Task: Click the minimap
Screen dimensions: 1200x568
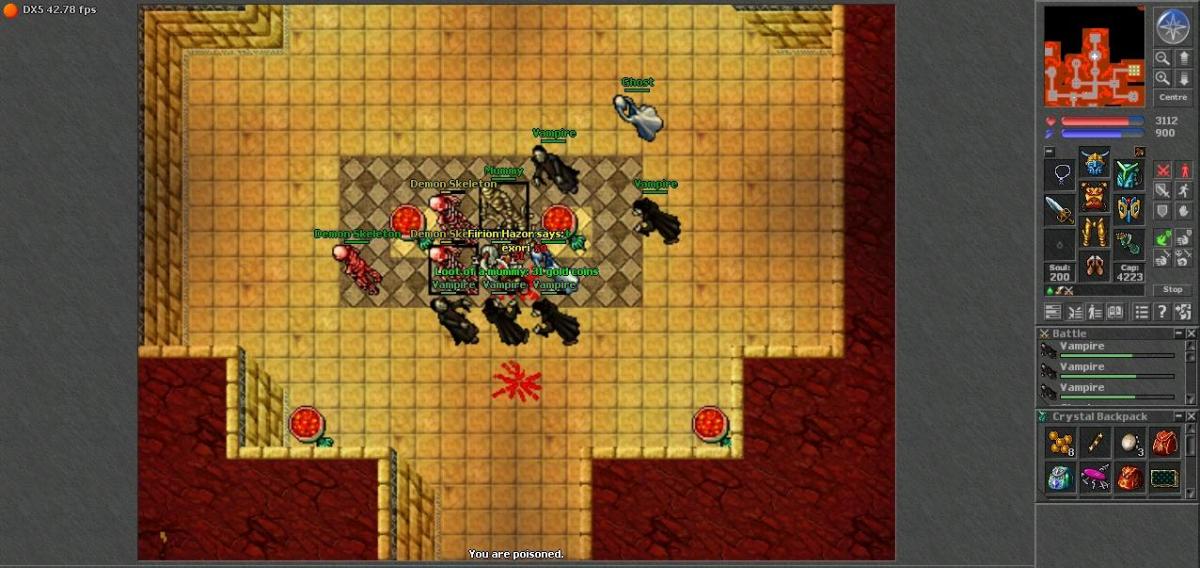Action: (x=1095, y=56)
